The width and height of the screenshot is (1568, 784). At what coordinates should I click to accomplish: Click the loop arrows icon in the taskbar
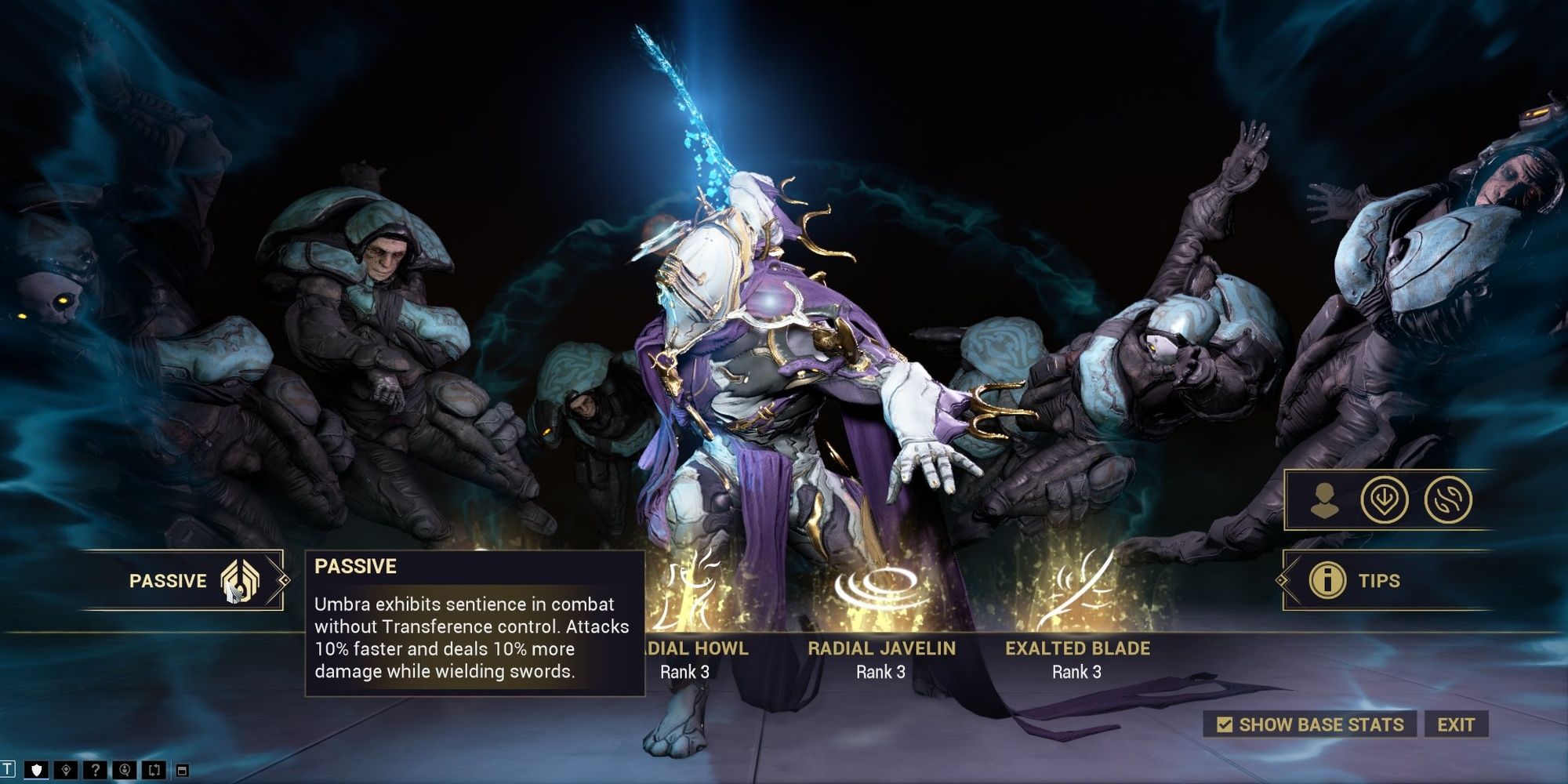[x=154, y=769]
